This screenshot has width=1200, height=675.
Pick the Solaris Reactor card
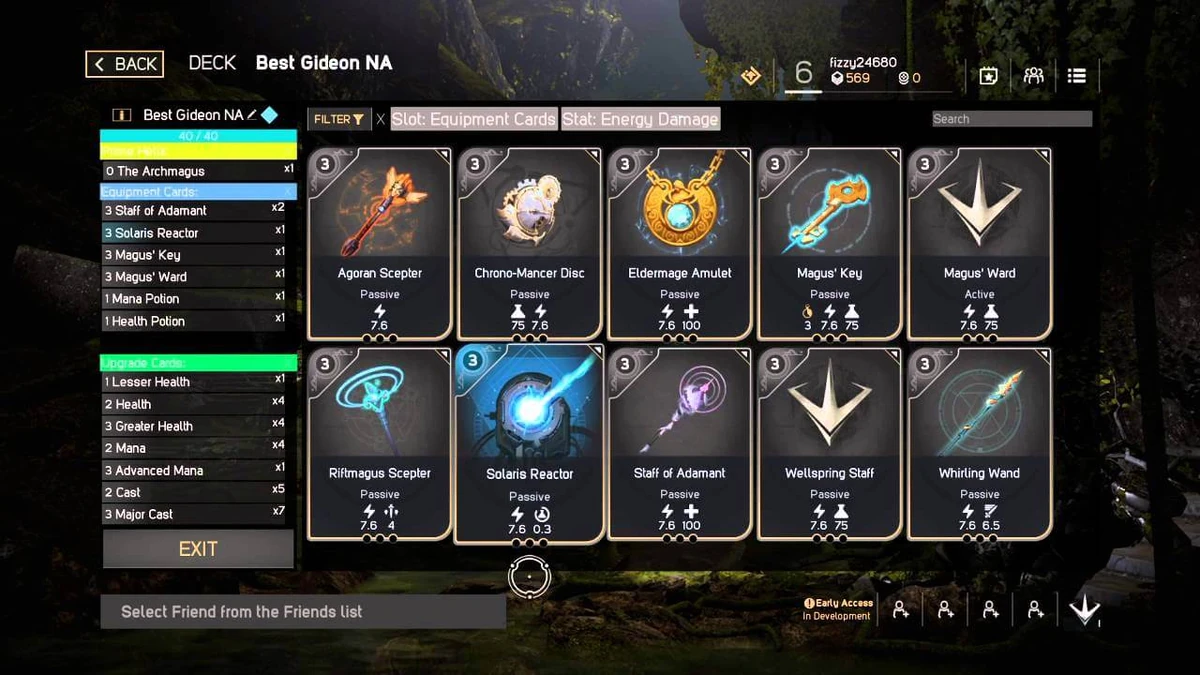click(530, 444)
